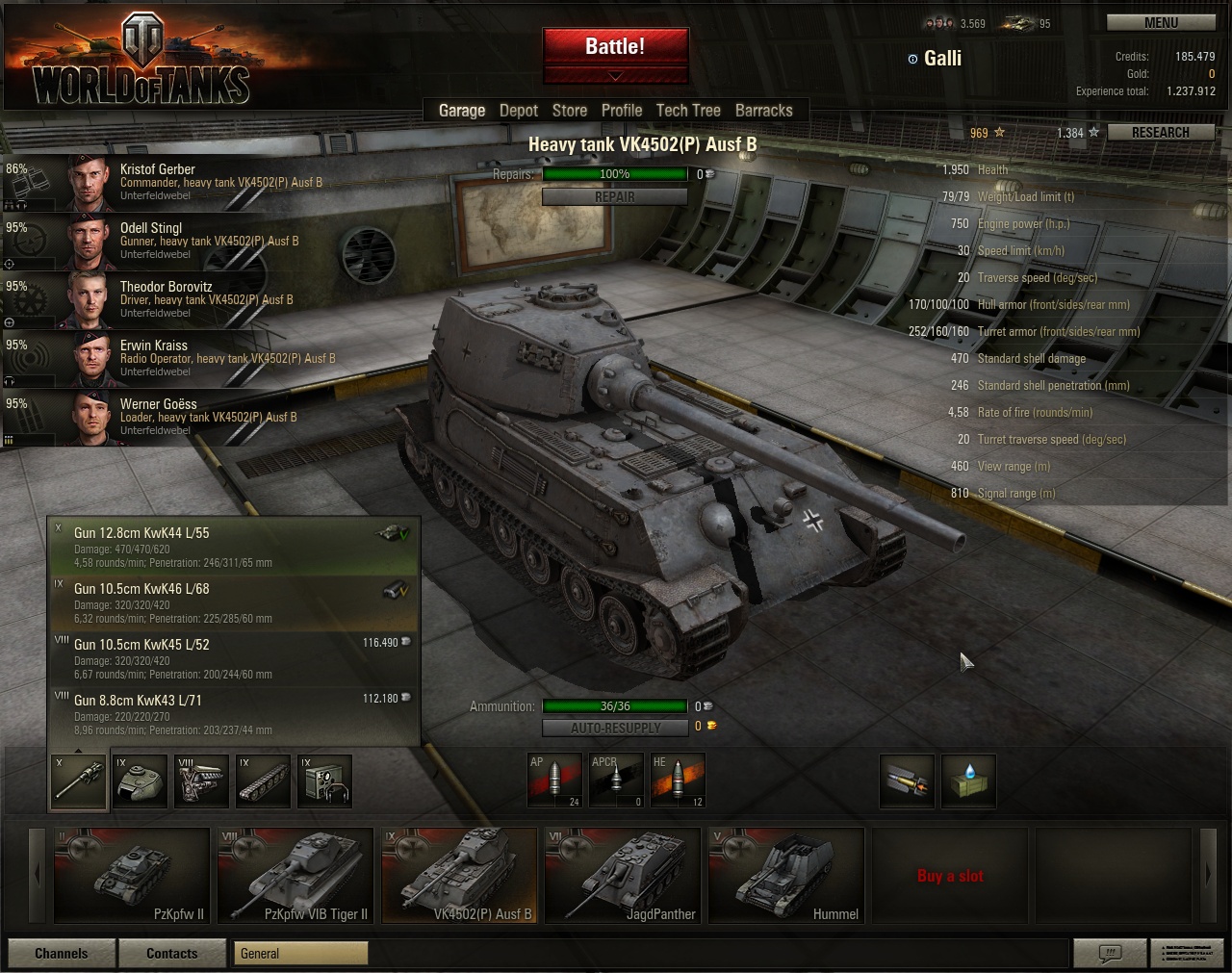The width and height of the screenshot is (1232, 973).
Task: Switch to the Depot tab
Action: click(518, 111)
